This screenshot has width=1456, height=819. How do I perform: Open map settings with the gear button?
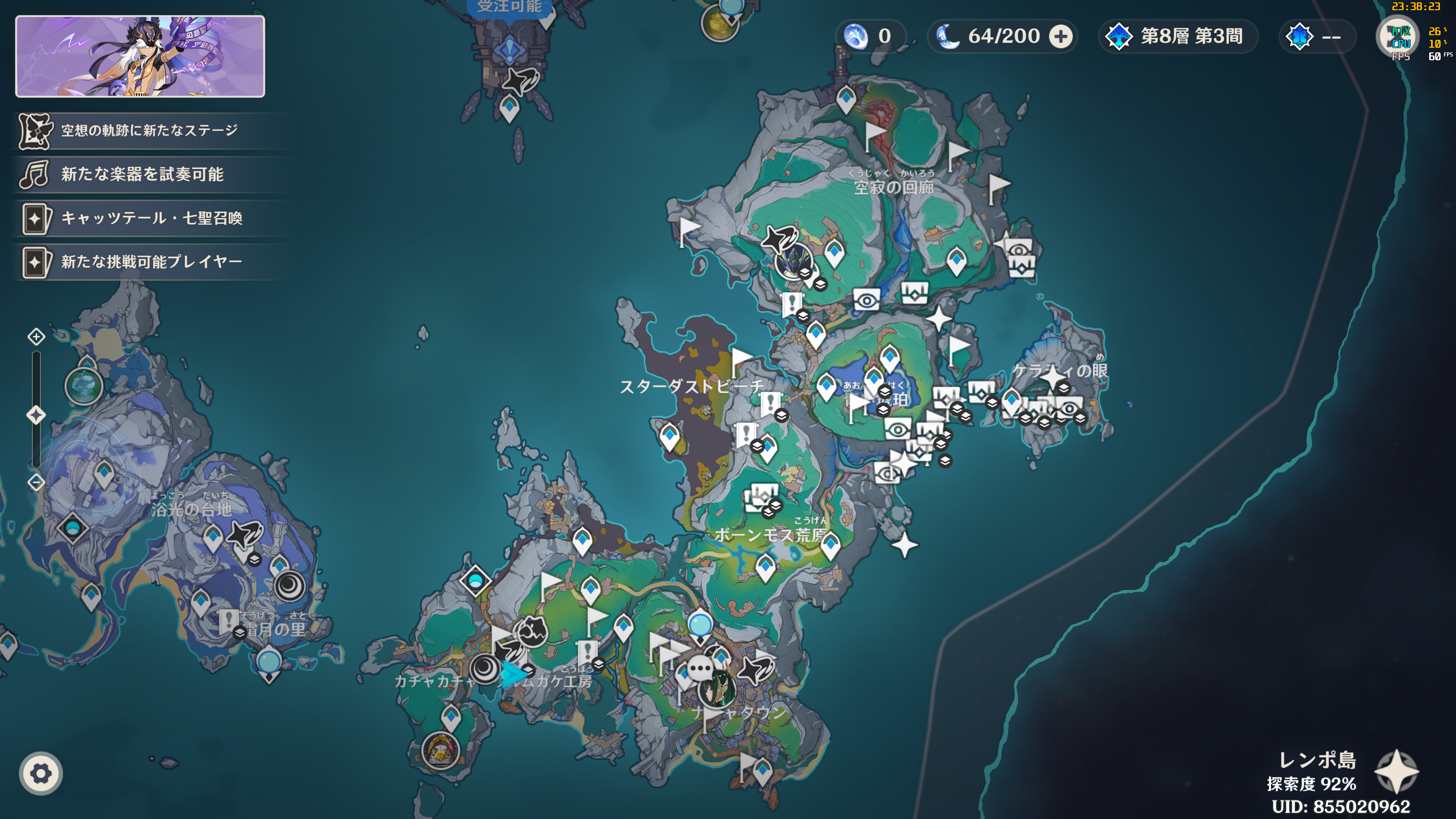pyautogui.click(x=41, y=773)
